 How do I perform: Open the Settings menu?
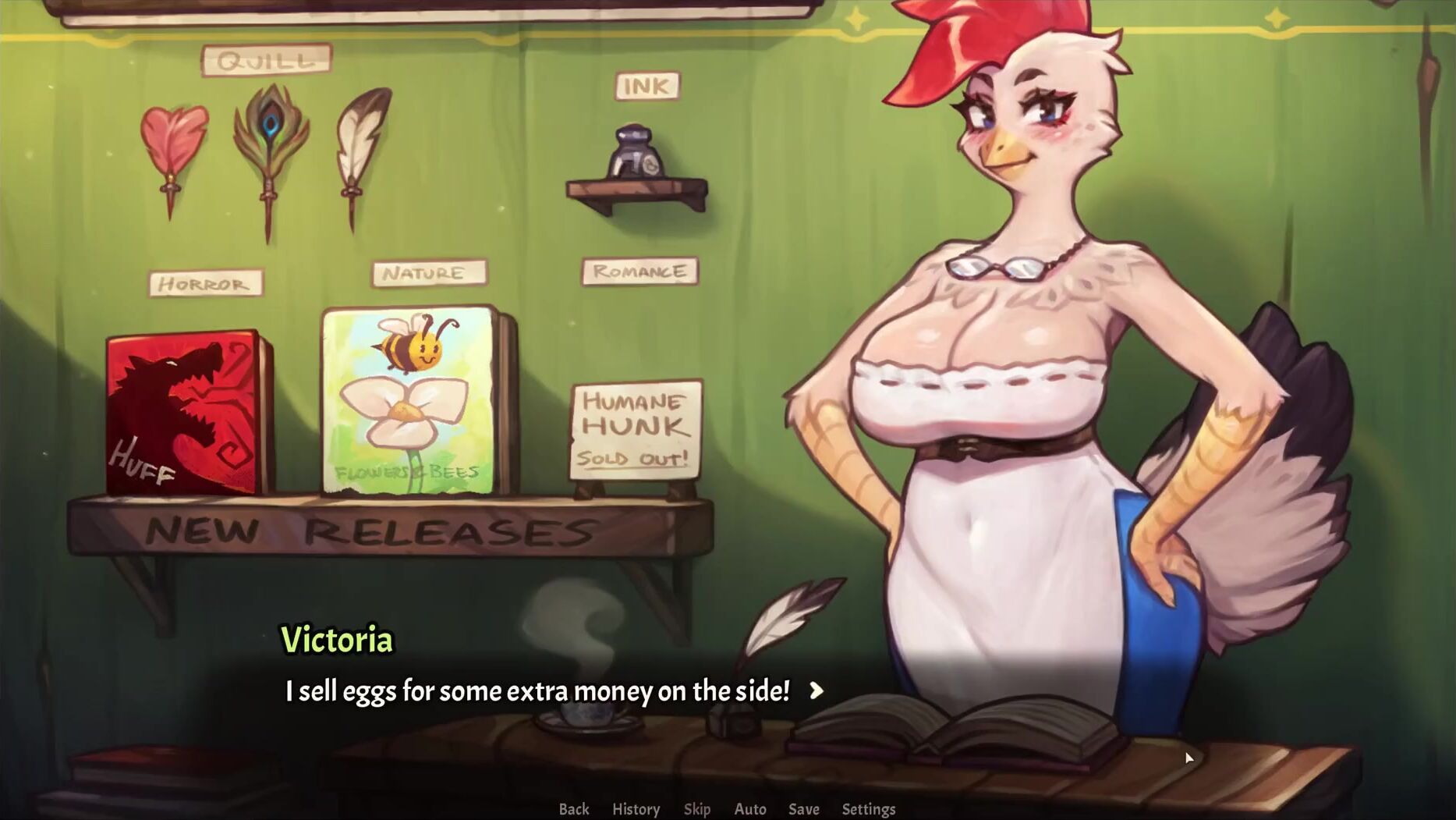(868, 809)
